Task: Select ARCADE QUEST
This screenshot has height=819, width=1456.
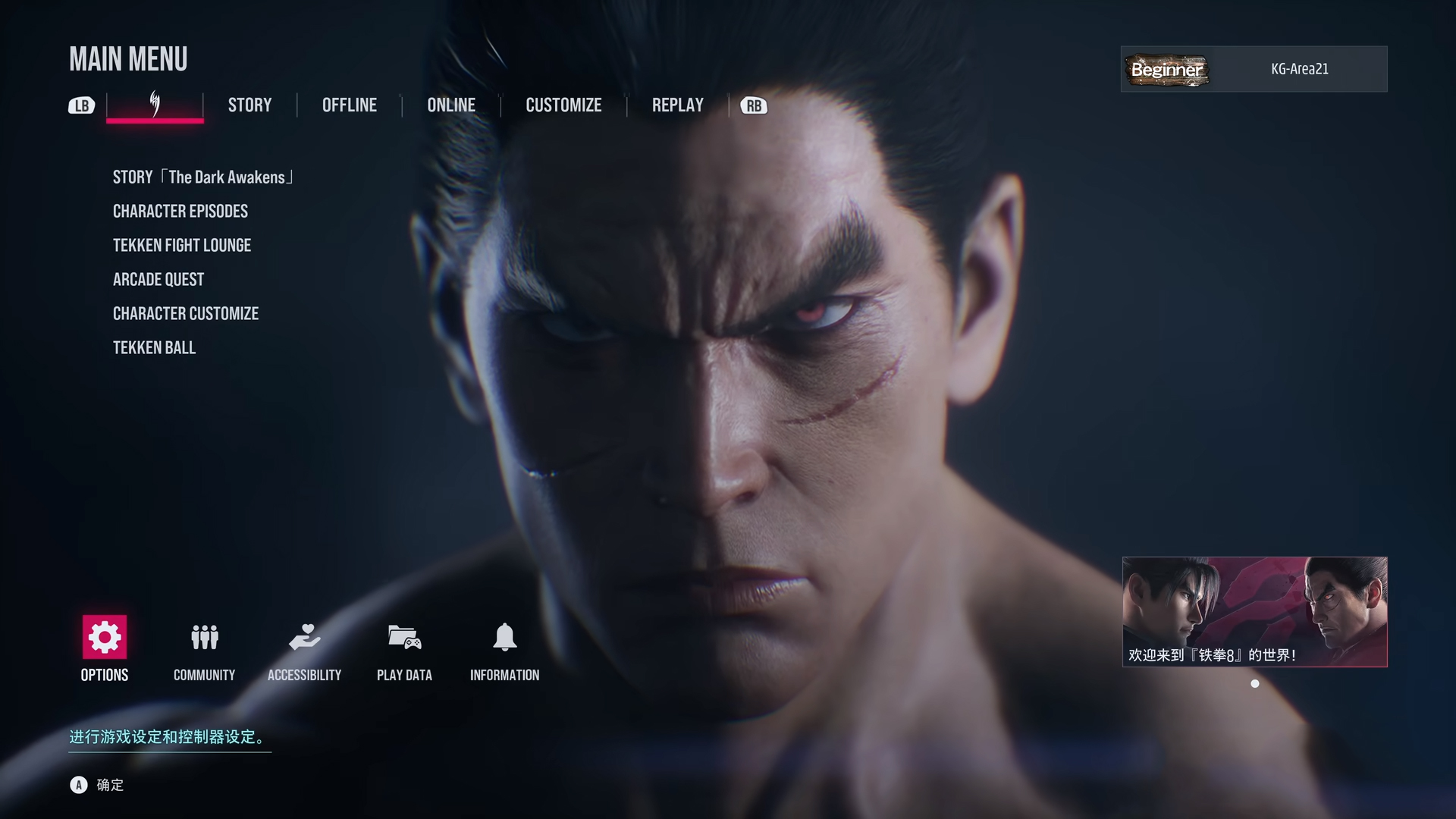Action: 158,279
